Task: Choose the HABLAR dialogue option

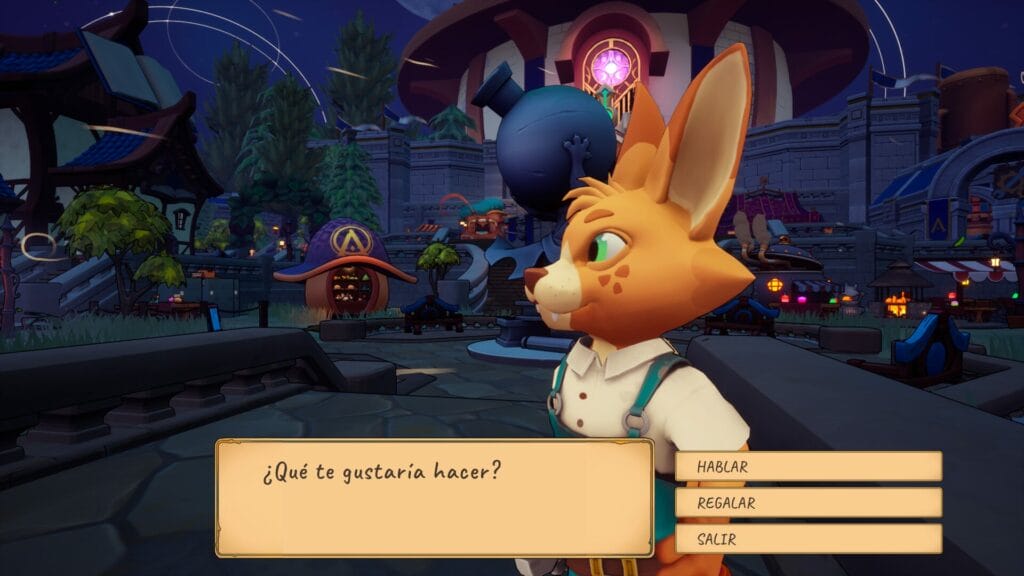Action: pyautogui.click(x=808, y=466)
